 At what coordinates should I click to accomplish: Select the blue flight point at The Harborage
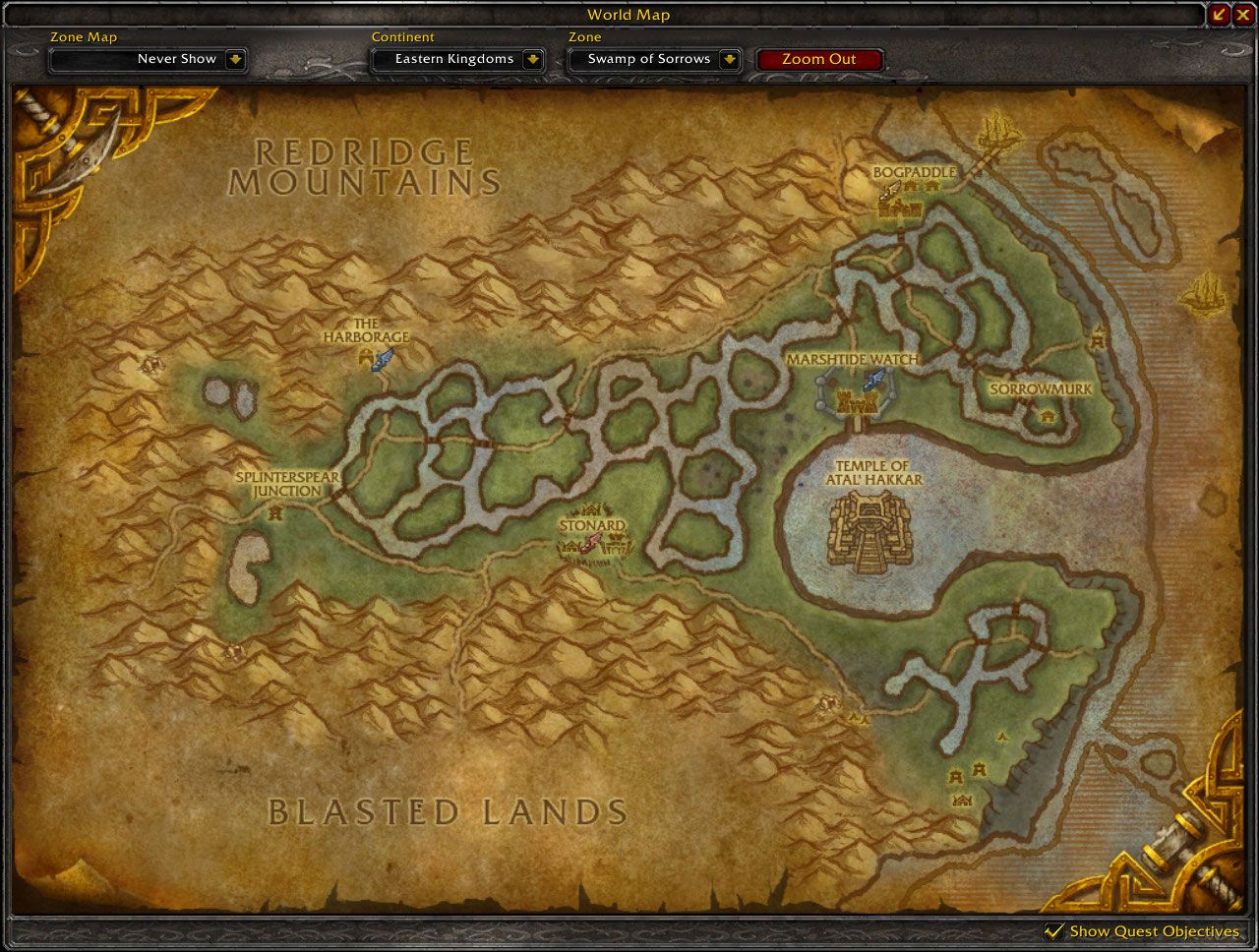pyautogui.click(x=382, y=359)
